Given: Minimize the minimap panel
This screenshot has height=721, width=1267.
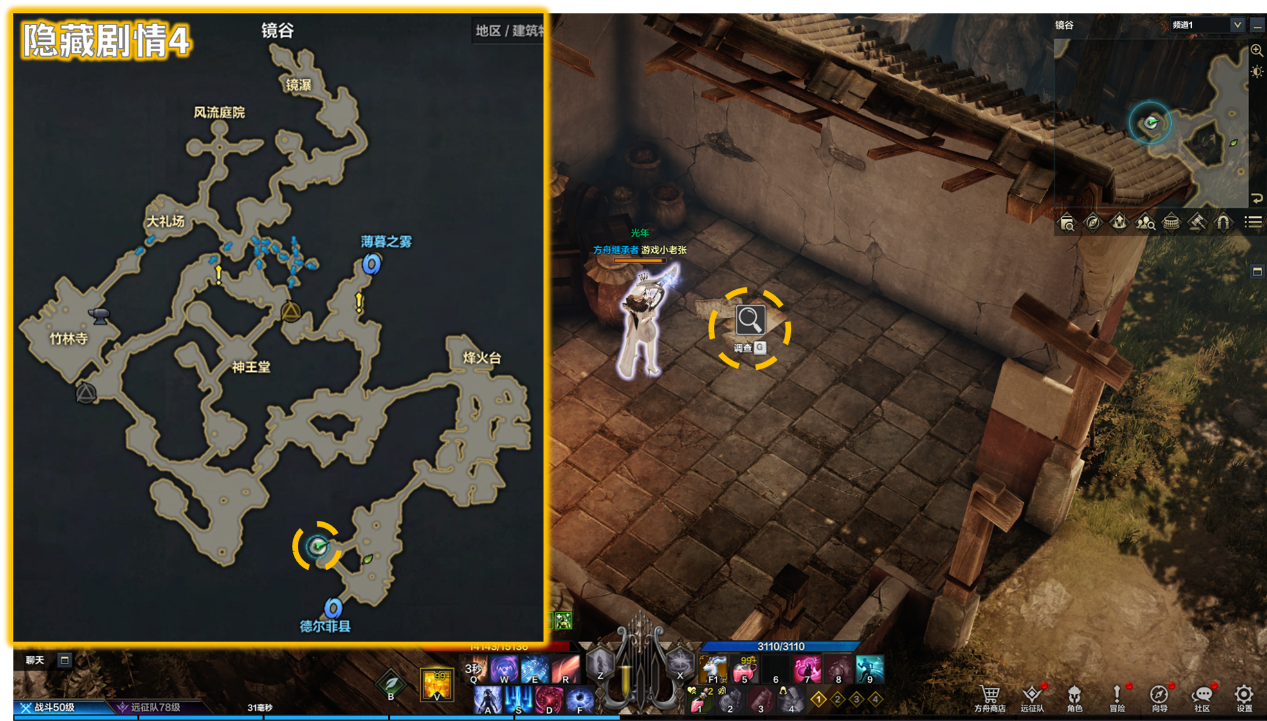Looking at the screenshot, I should pos(1257,24).
